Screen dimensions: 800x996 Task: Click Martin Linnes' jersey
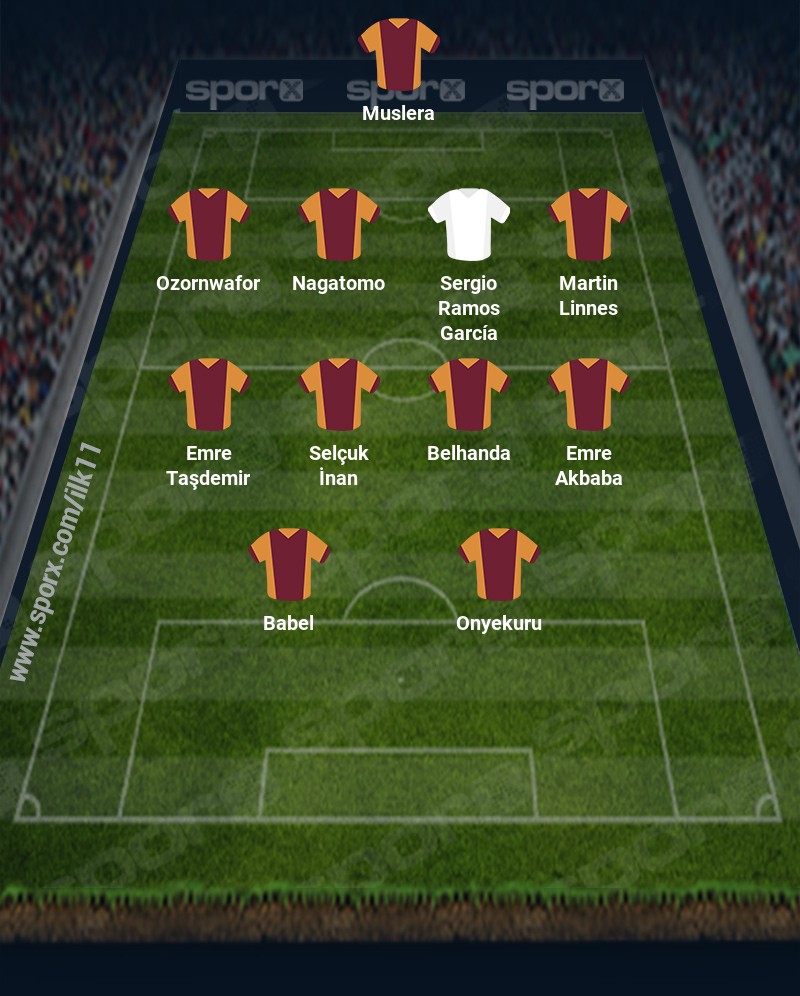point(589,224)
